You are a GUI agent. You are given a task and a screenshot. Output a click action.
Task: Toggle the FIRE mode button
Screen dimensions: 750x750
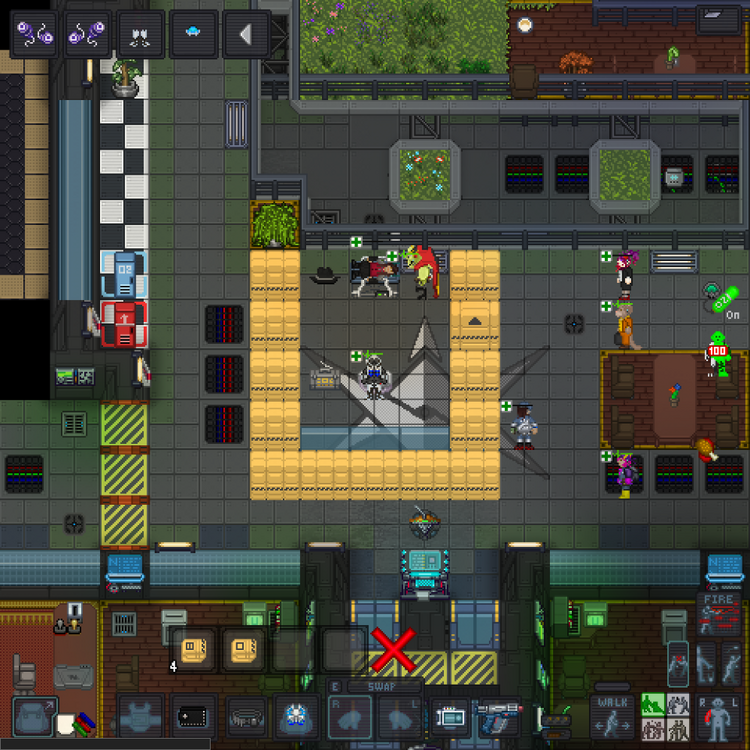point(718,615)
